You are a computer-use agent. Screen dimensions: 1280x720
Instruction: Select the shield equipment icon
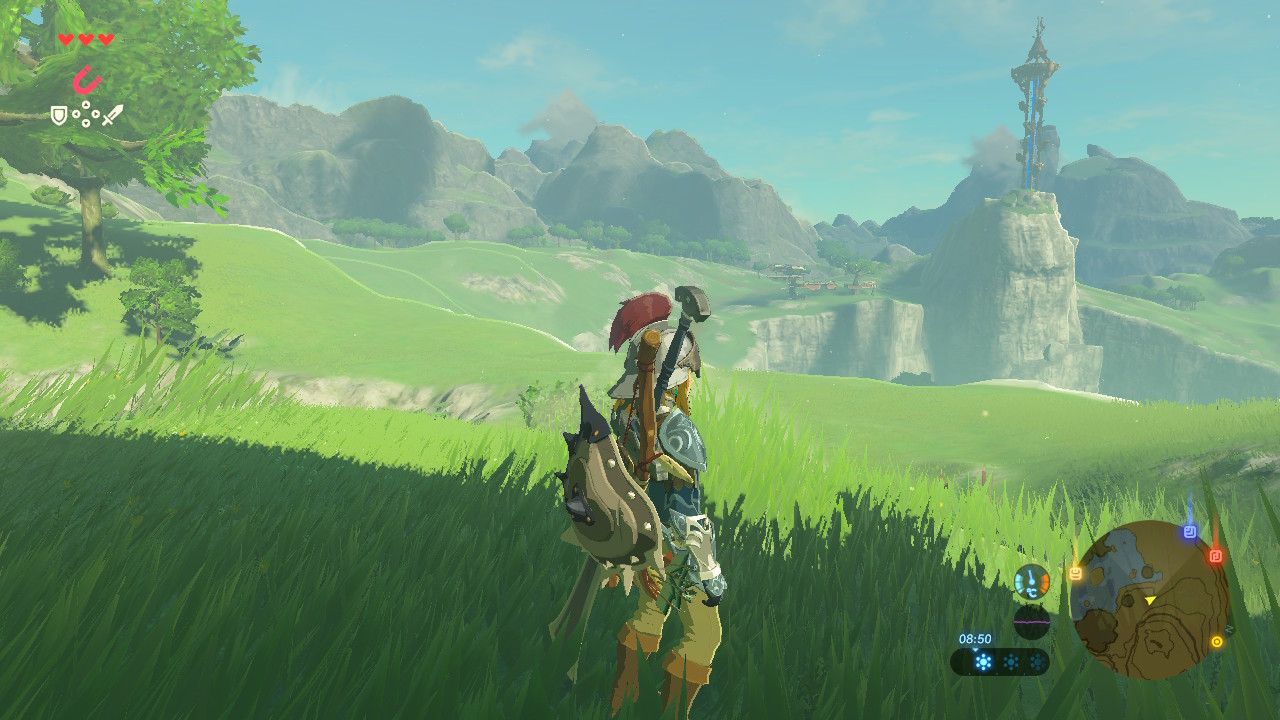[60, 116]
